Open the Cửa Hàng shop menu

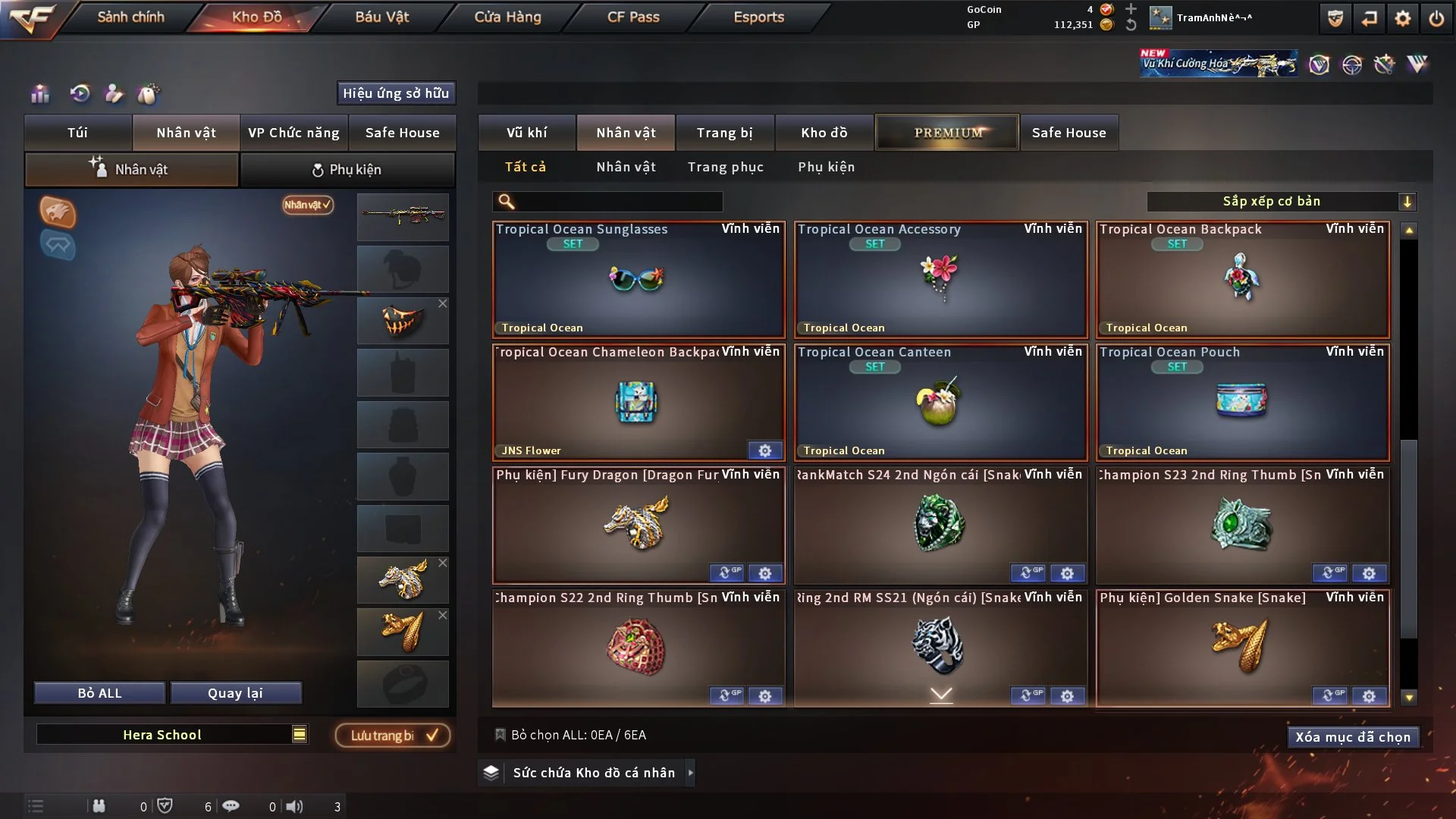click(507, 17)
